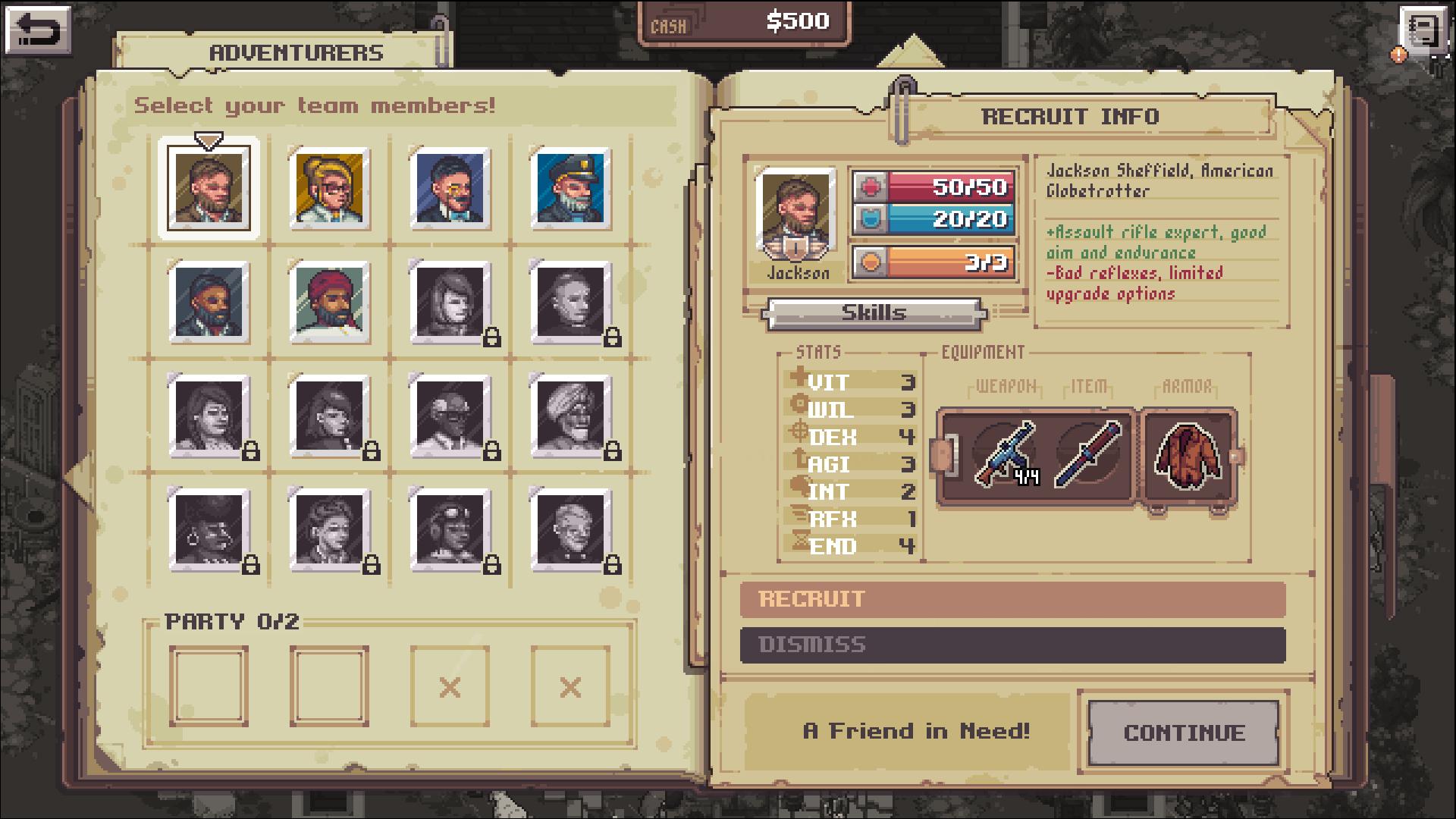Go back with the return arrow button
This screenshot has height=819, width=1456.
38,30
